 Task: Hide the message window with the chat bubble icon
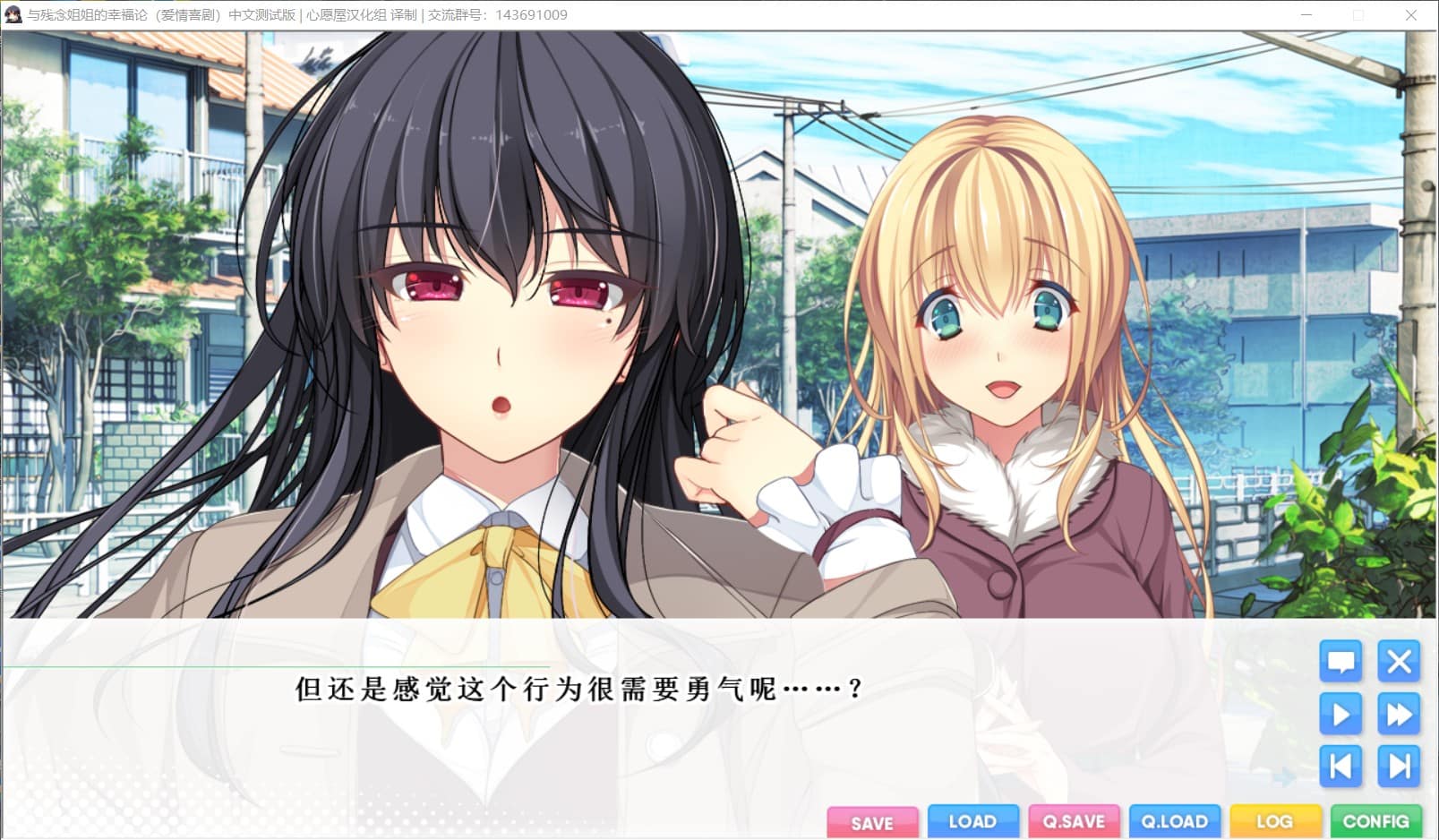pyautogui.click(x=1340, y=663)
